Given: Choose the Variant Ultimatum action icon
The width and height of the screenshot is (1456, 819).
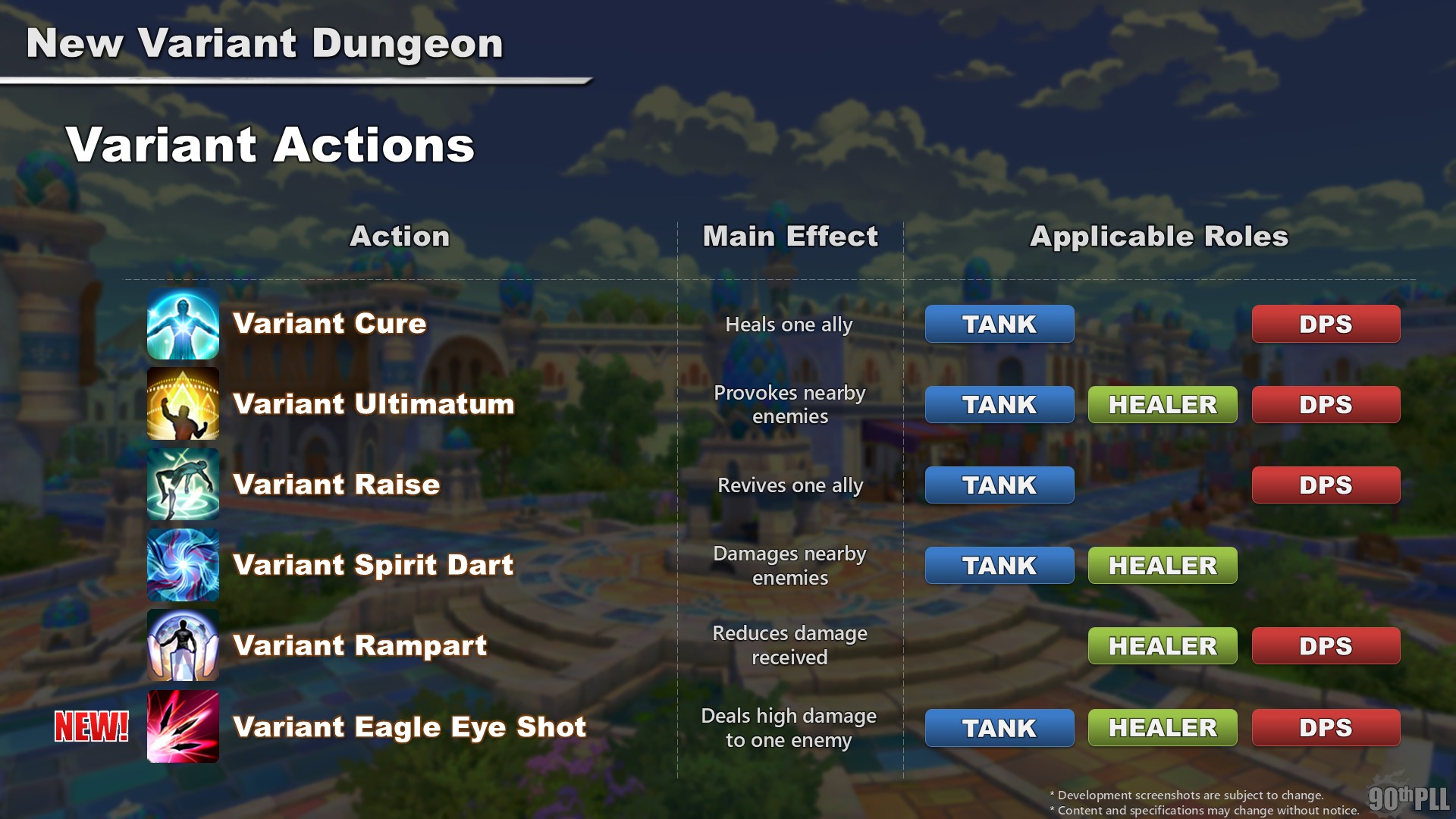Looking at the screenshot, I should pyautogui.click(x=183, y=404).
